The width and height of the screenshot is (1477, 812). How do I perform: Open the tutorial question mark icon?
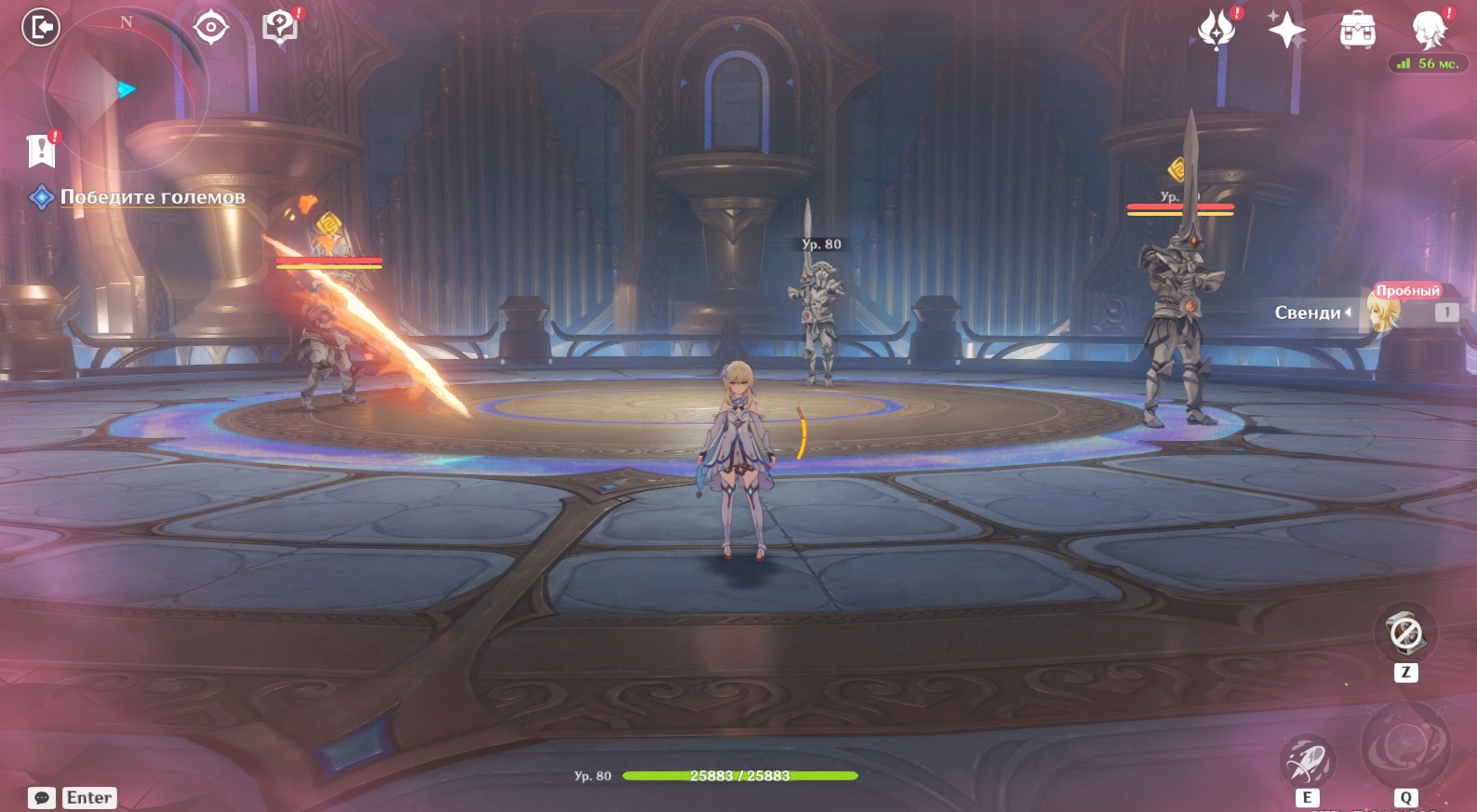pyautogui.click(x=279, y=27)
